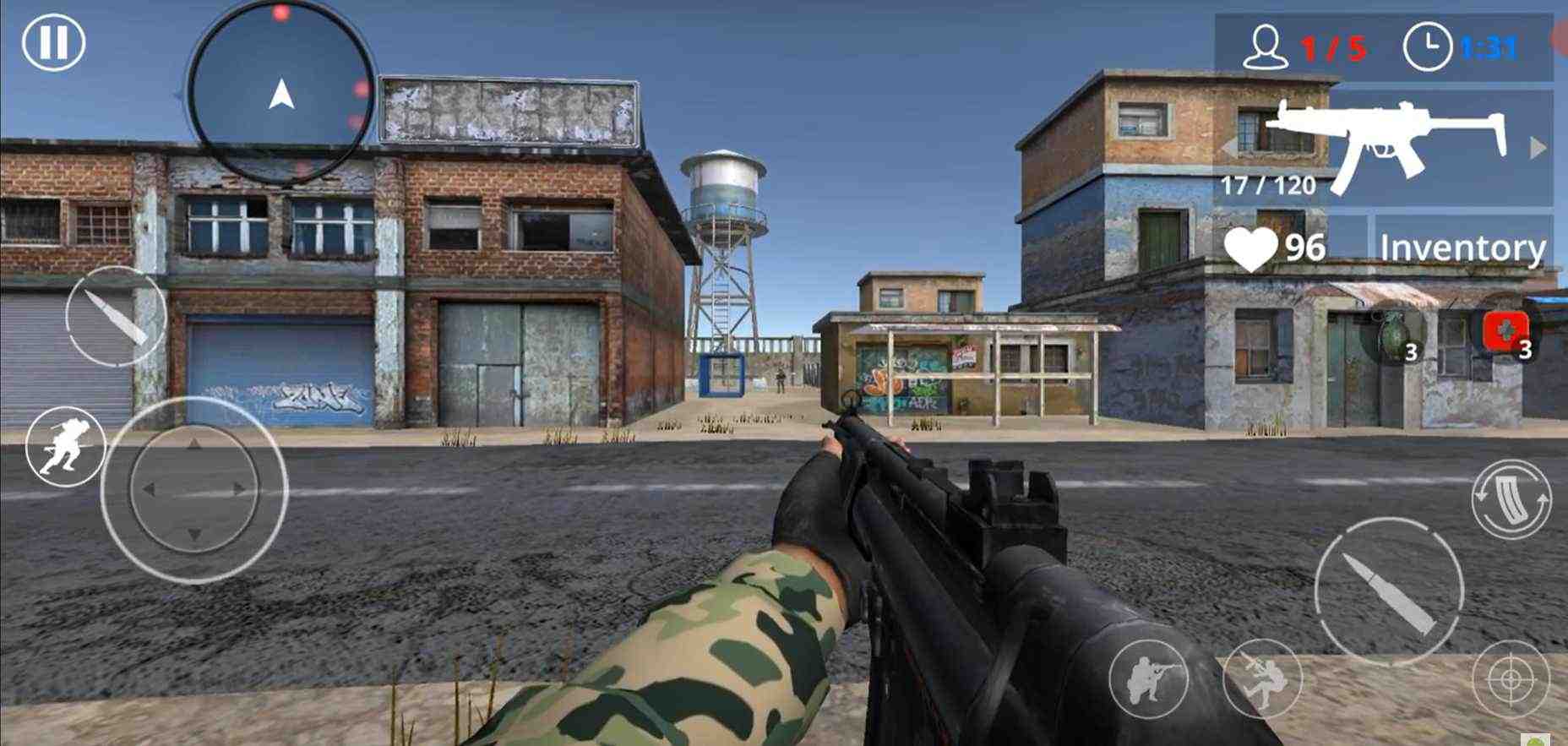Tap the movement joystick pad

pyautogui.click(x=194, y=489)
